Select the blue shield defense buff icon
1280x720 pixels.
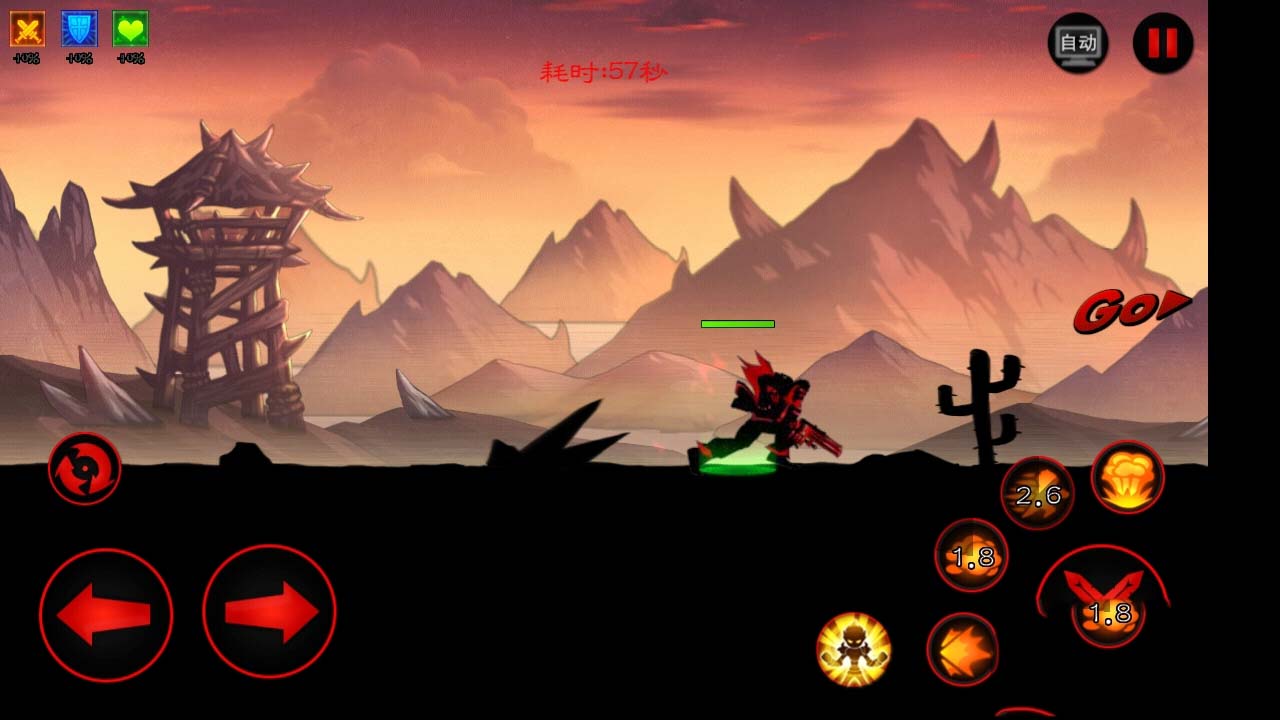click(79, 29)
